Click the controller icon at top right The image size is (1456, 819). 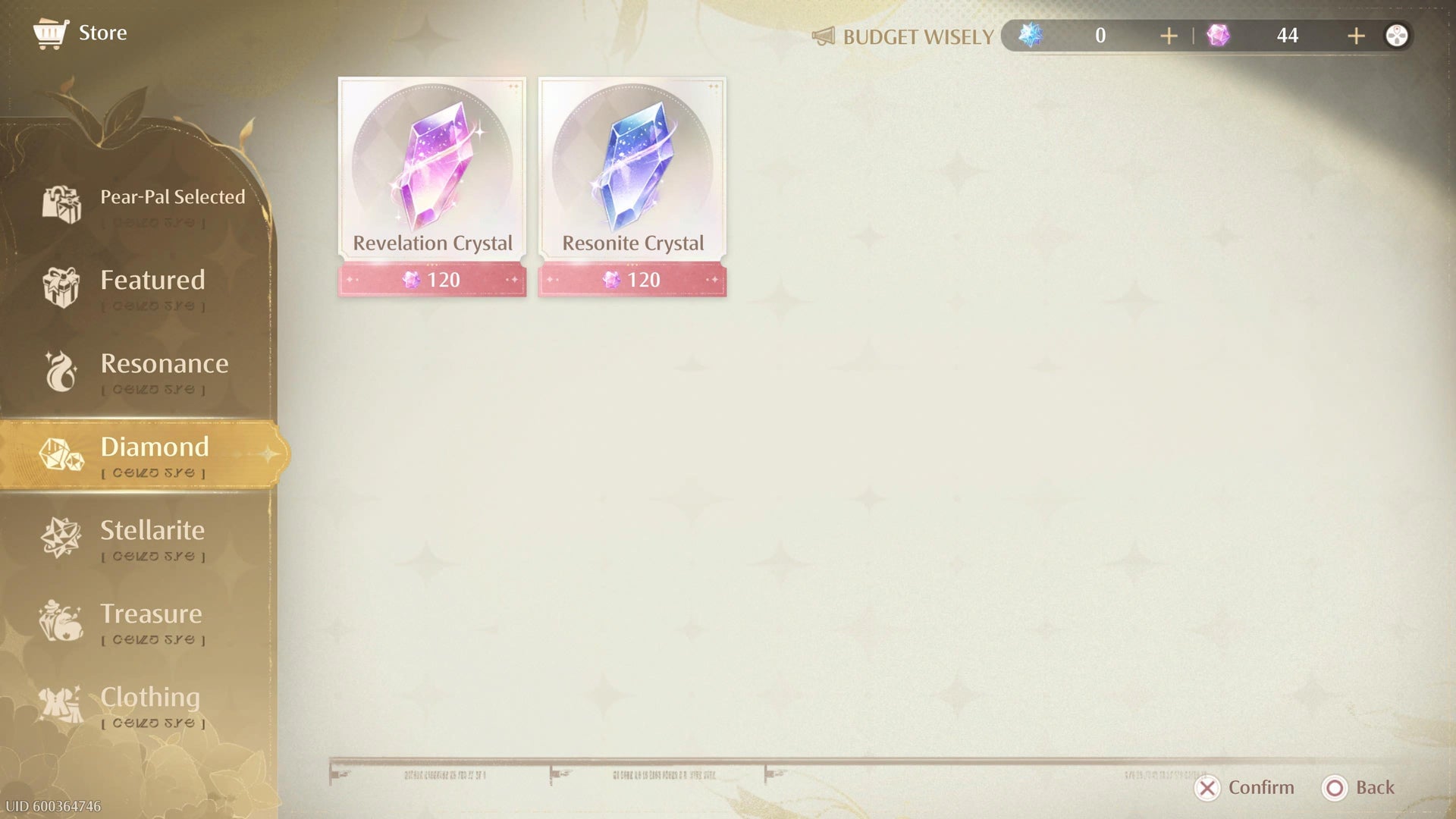pyautogui.click(x=1398, y=35)
